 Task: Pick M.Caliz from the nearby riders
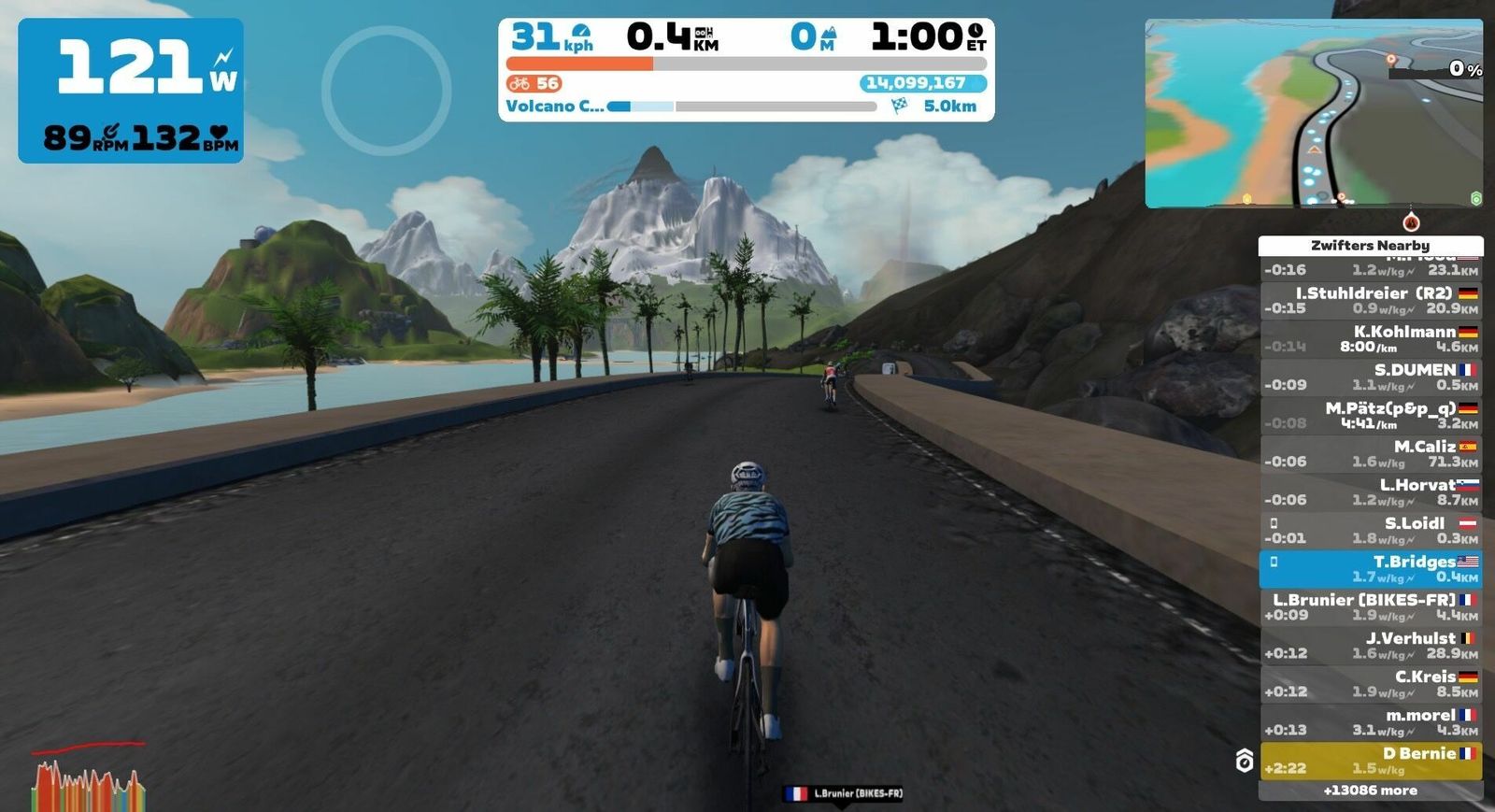[1370, 454]
